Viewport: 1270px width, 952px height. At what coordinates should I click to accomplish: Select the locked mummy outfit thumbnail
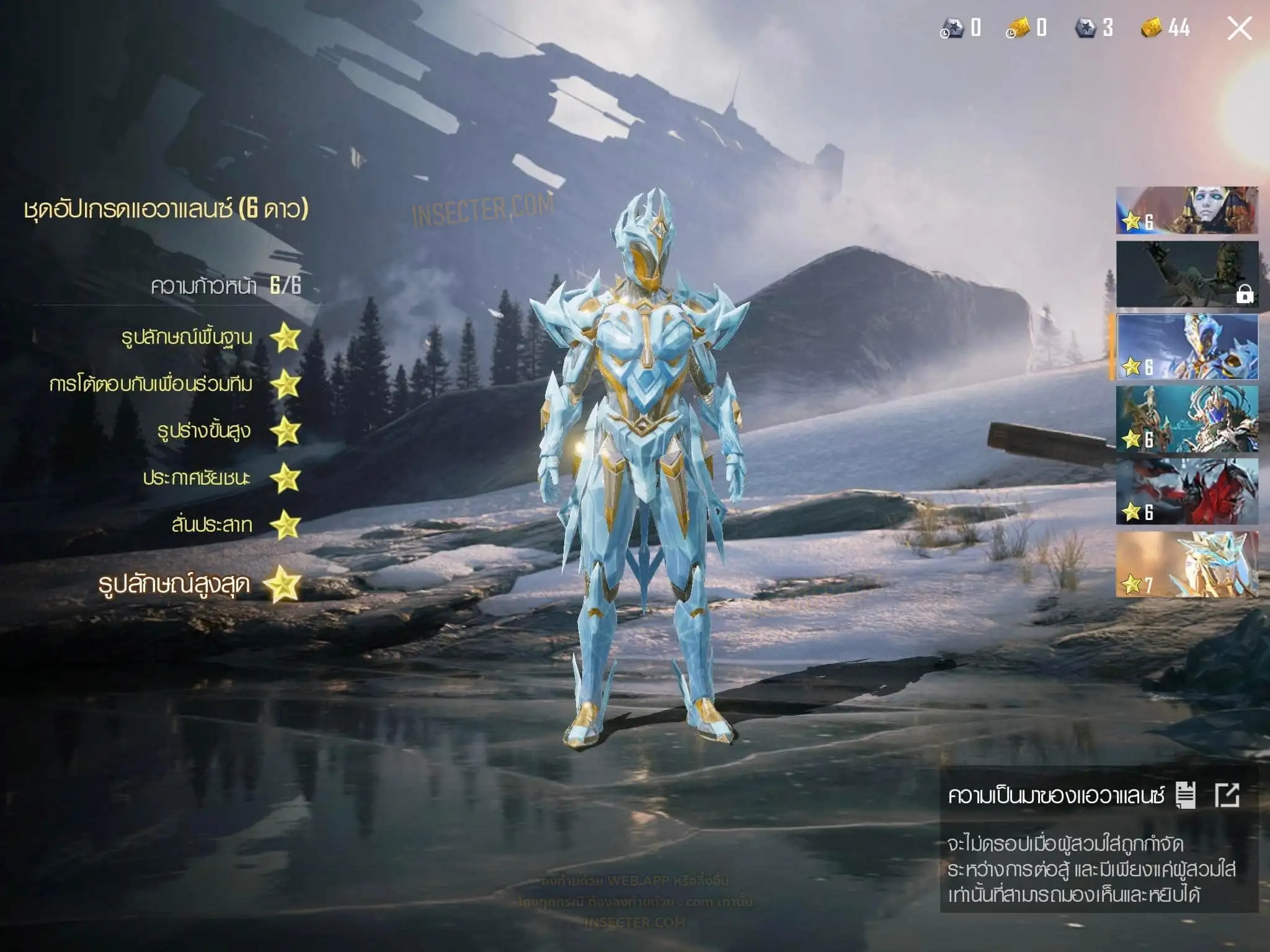point(1187,274)
